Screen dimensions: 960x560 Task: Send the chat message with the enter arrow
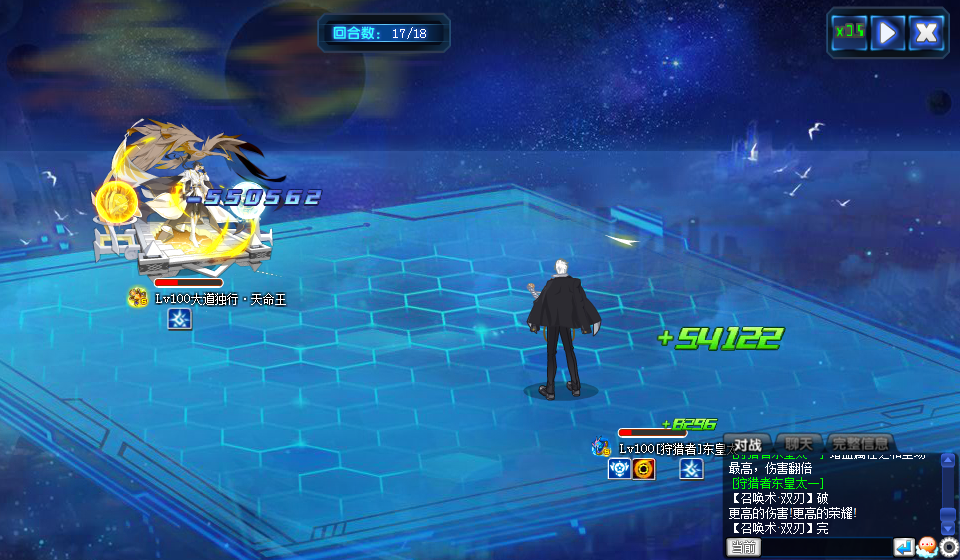(903, 547)
